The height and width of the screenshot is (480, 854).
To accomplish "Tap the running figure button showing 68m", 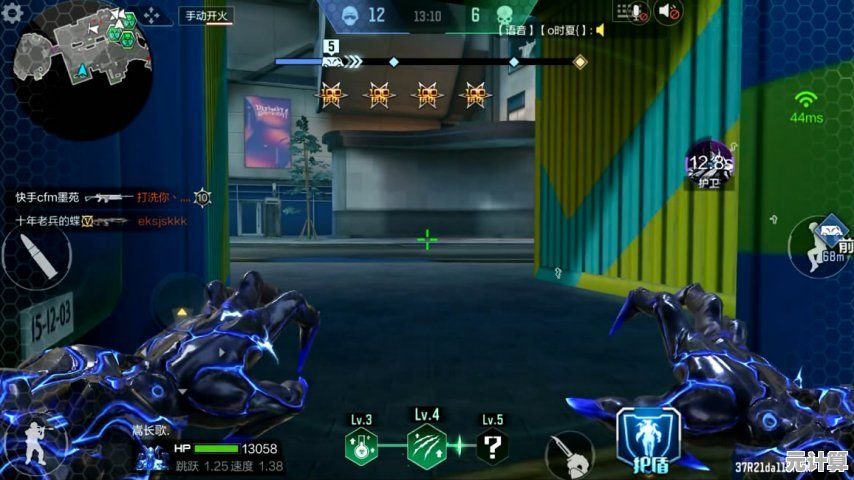I will [820, 247].
